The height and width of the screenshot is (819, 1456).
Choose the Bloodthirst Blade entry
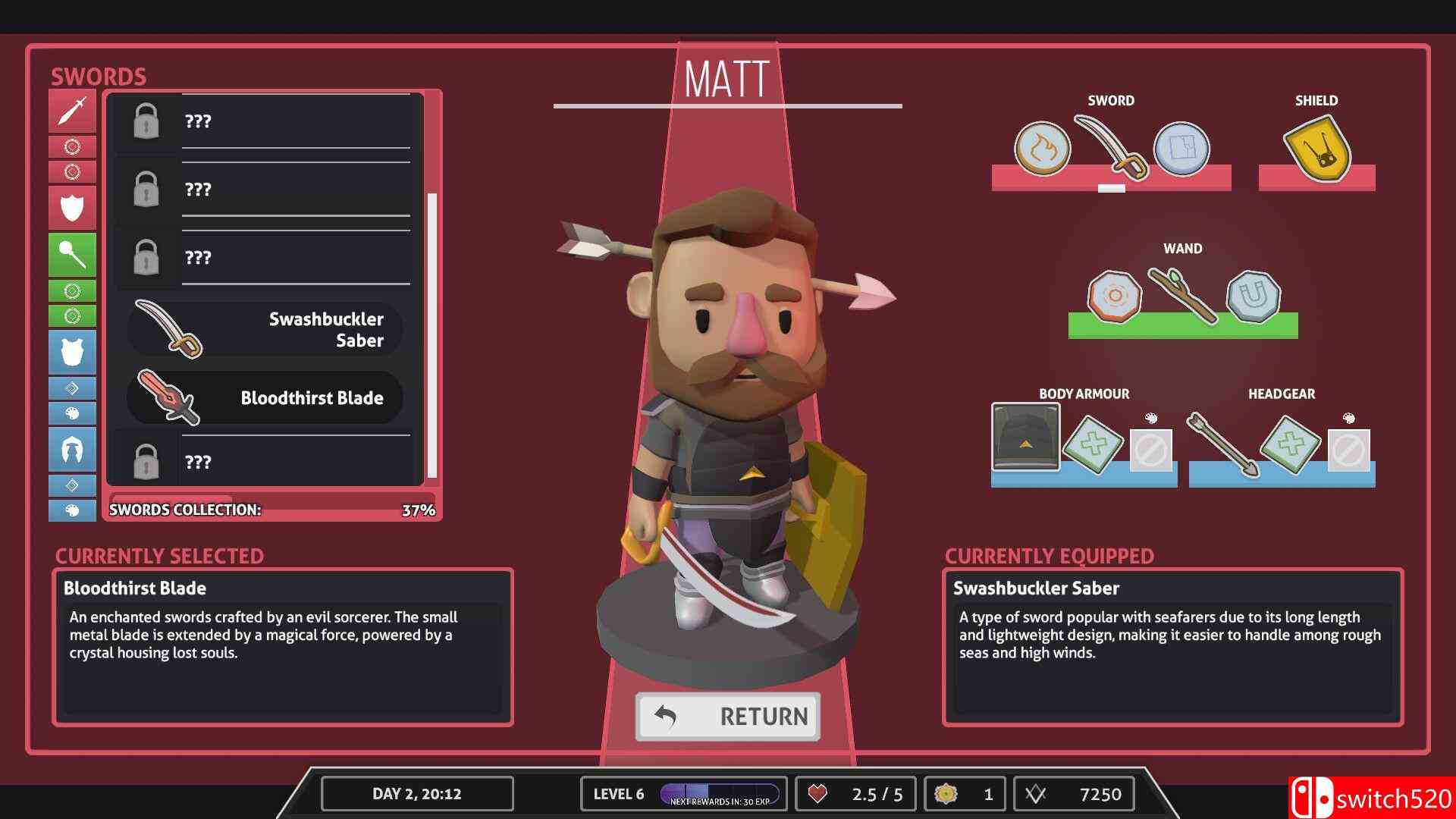265,398
